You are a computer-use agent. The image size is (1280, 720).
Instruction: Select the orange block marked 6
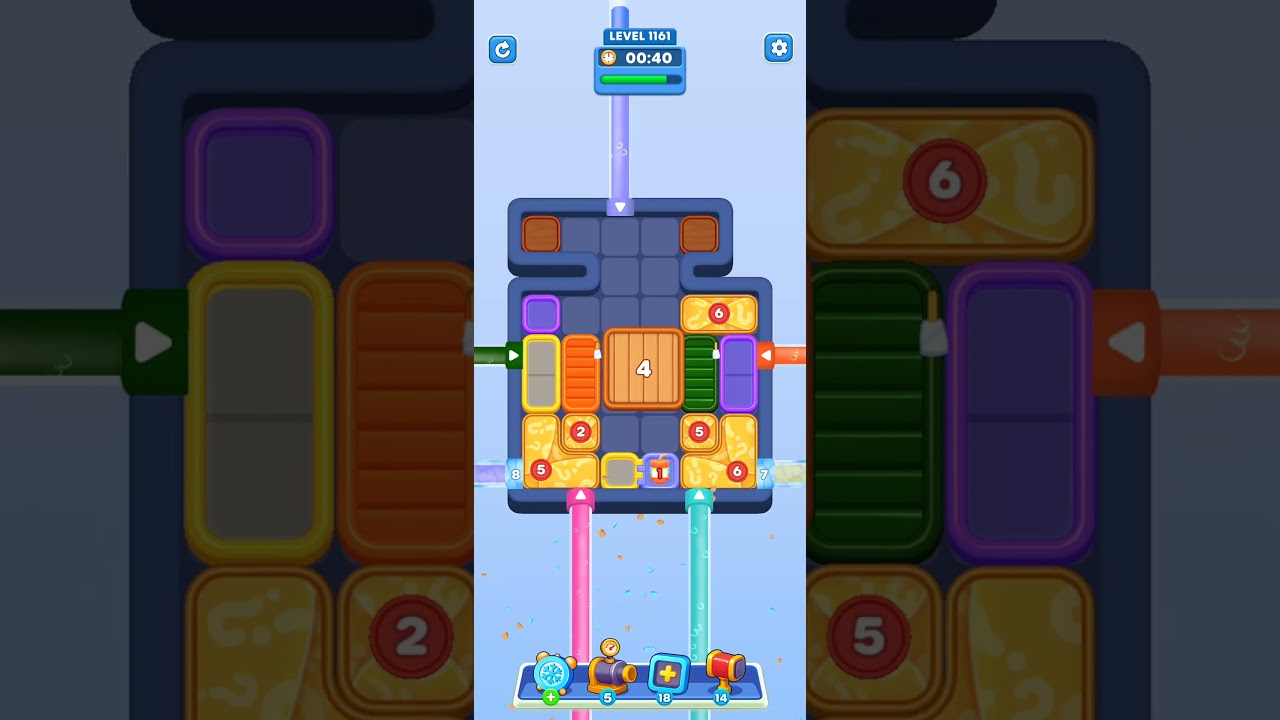(x=717, y=313)
